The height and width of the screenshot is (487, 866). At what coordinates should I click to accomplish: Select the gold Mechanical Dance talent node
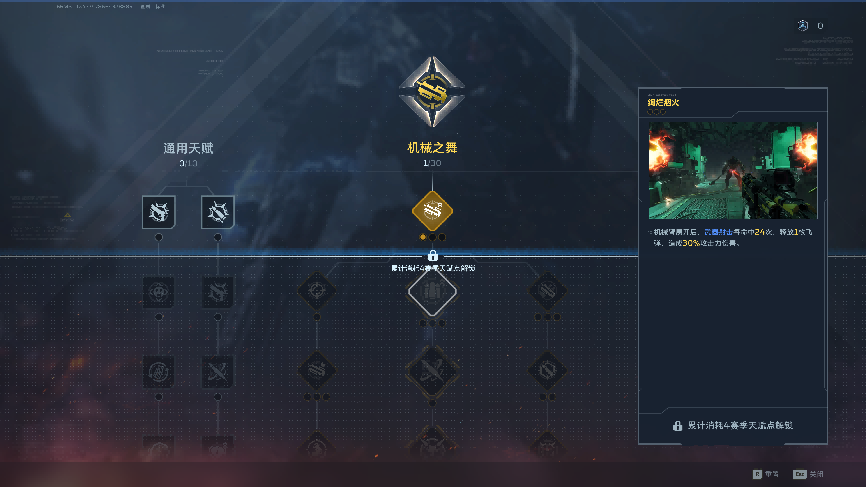(432, 210)
